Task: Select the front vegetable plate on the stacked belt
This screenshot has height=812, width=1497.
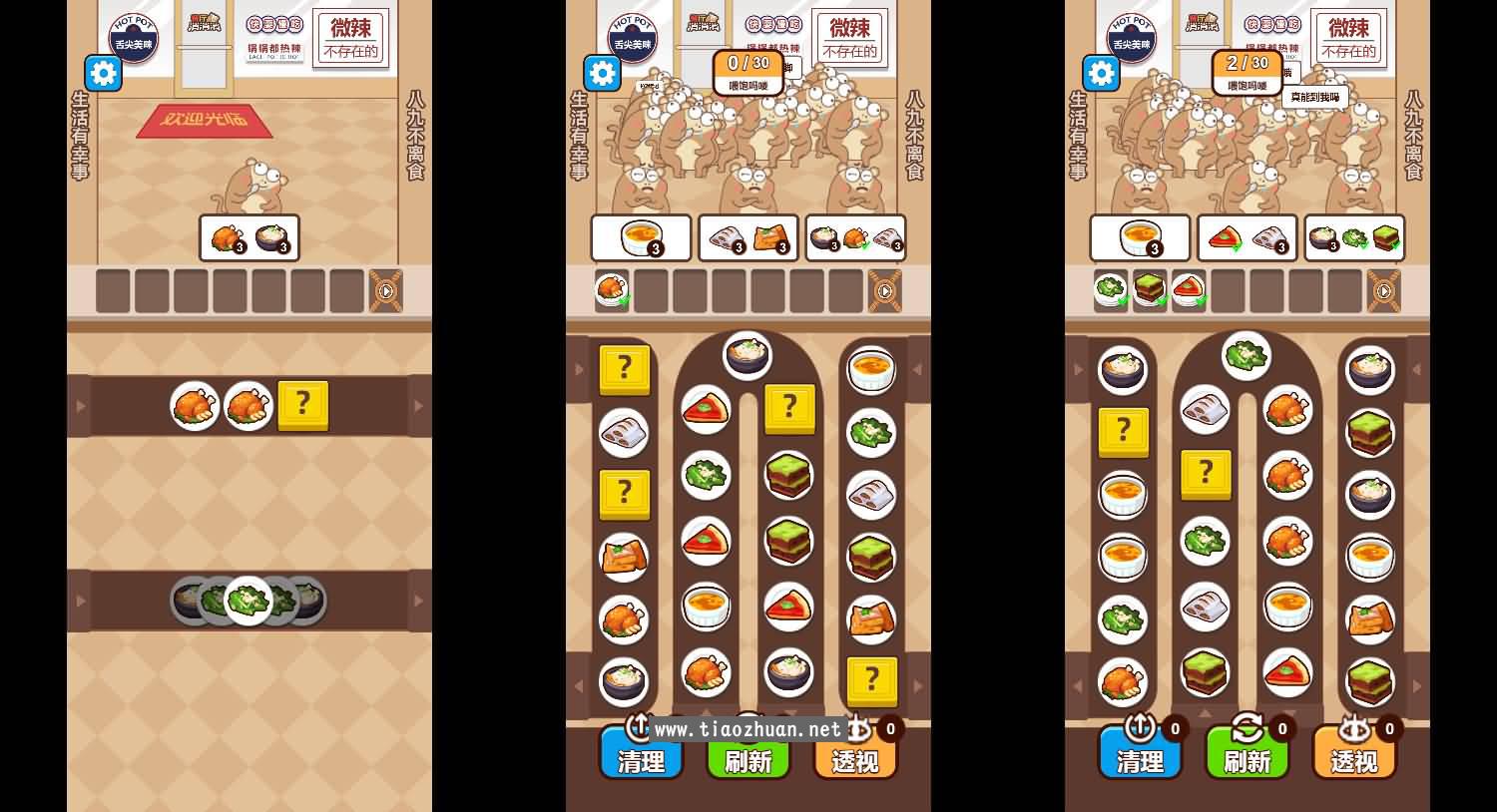Action: click(x=249, y=601)
